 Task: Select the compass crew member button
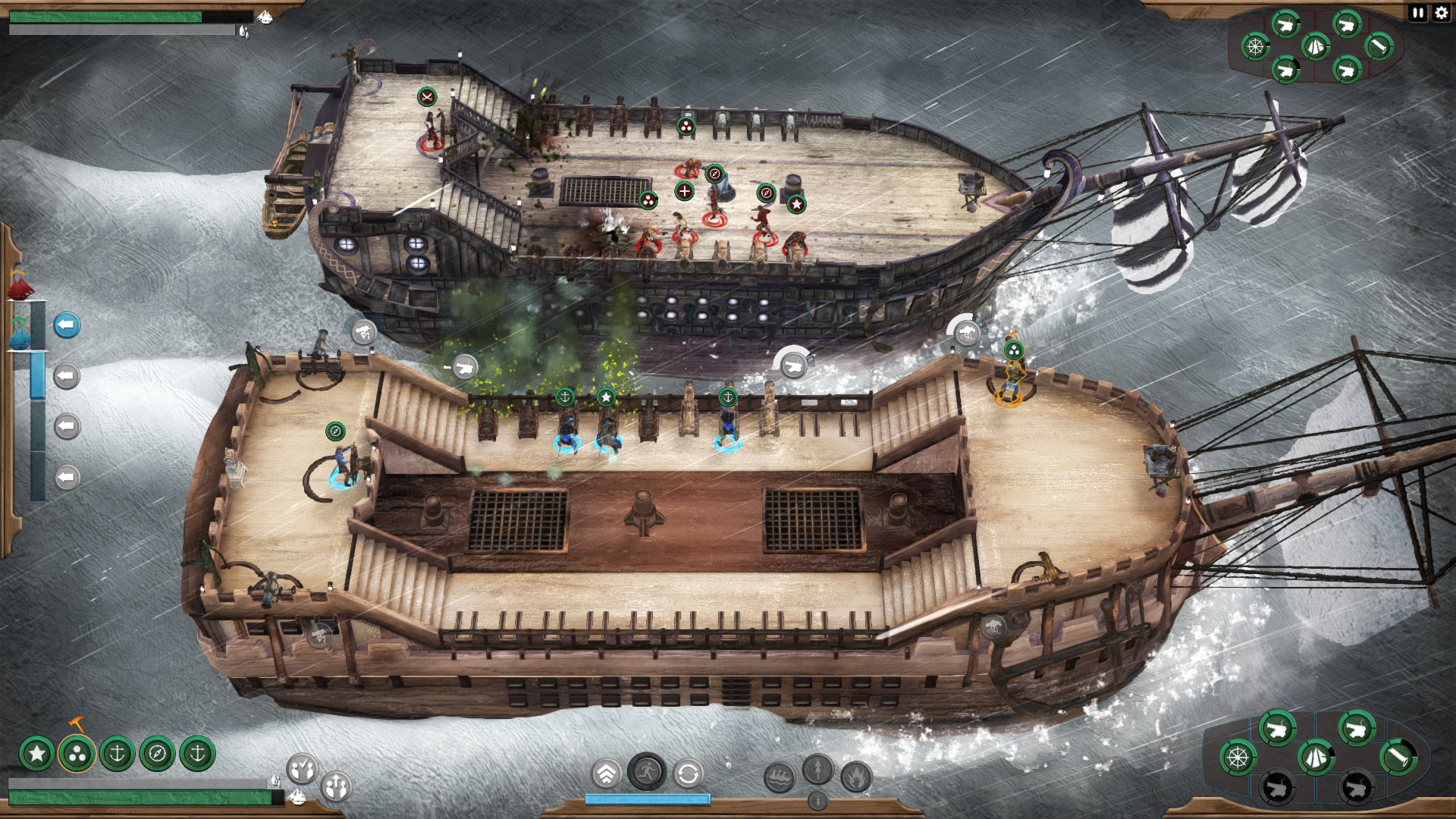[x=157, y=754]
